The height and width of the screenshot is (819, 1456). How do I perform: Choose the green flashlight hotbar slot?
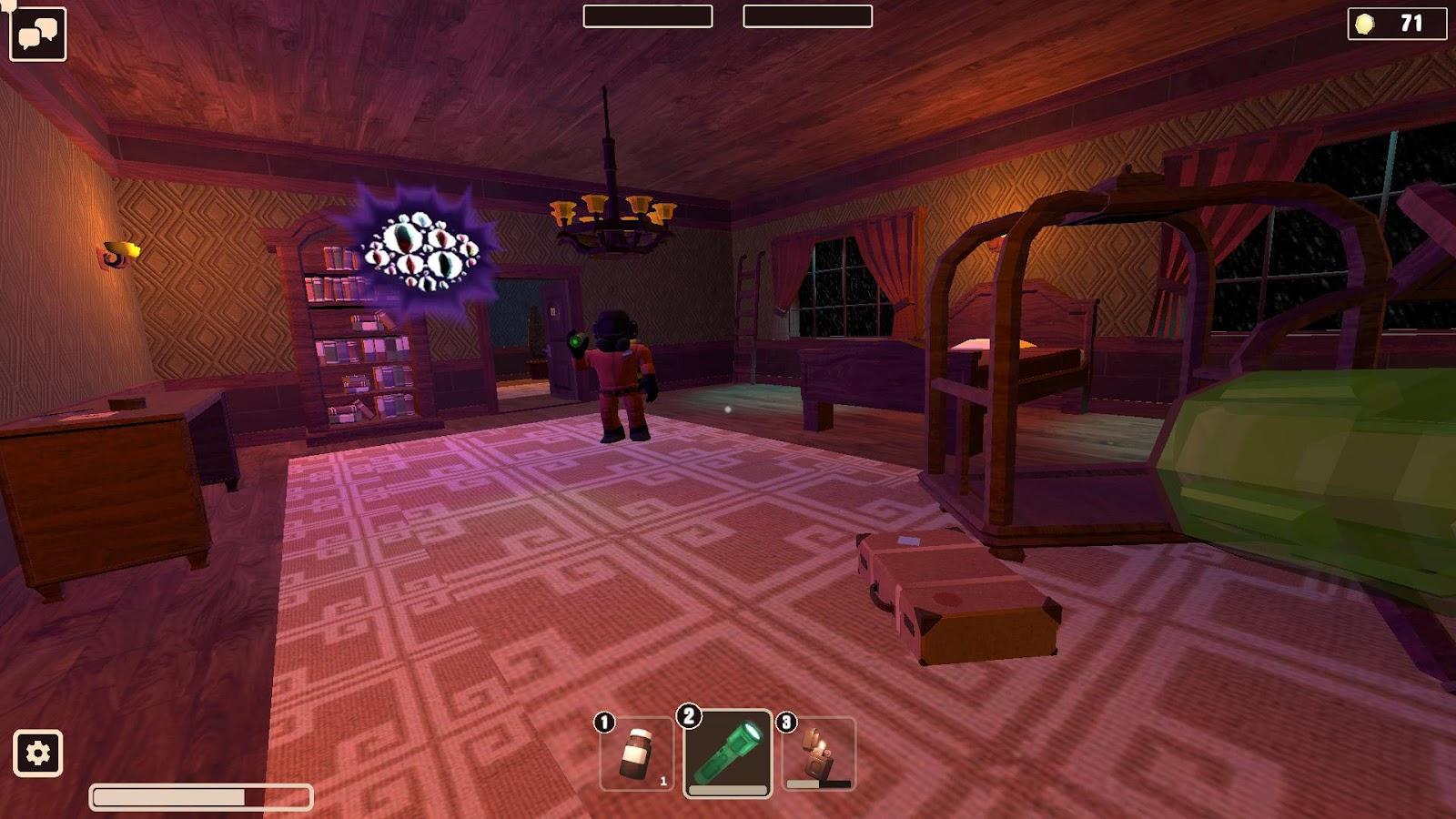[x=727, y=753]
